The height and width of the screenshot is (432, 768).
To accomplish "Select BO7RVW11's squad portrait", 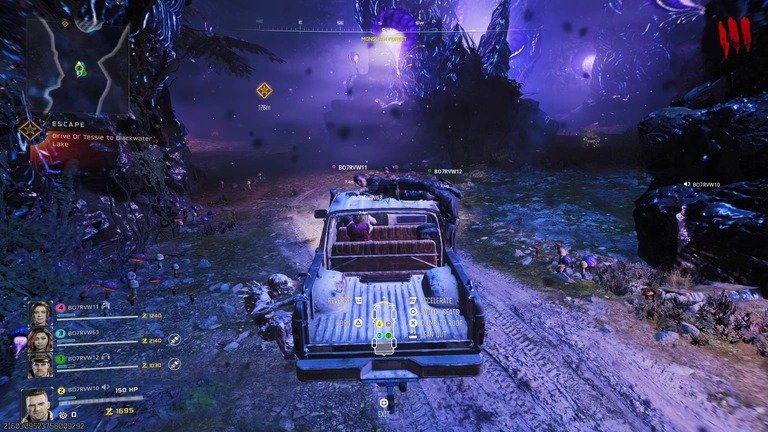I will 40,313.
